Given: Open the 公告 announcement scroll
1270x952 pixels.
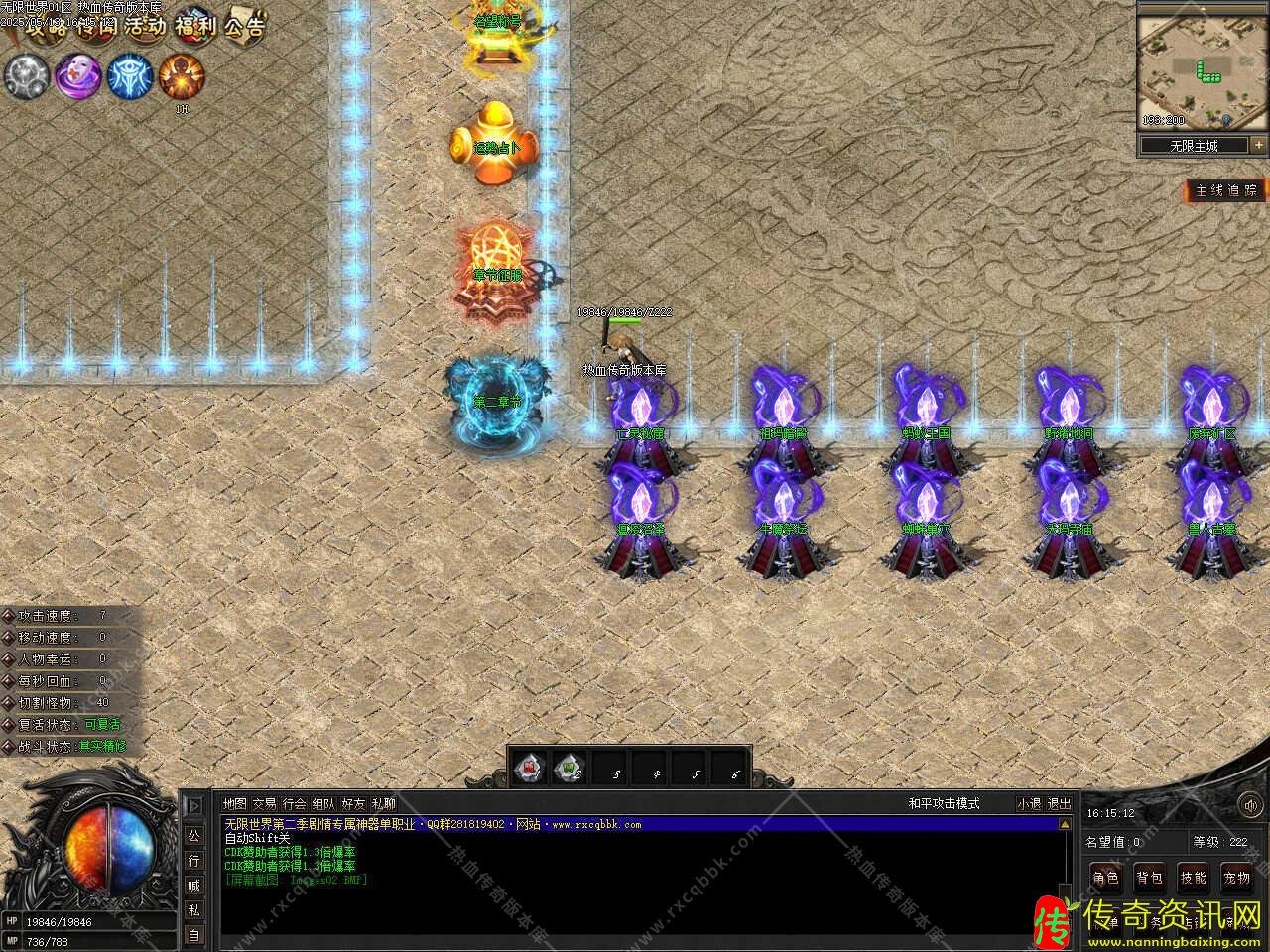Looking at the screenshot, I should pos(244,25).
